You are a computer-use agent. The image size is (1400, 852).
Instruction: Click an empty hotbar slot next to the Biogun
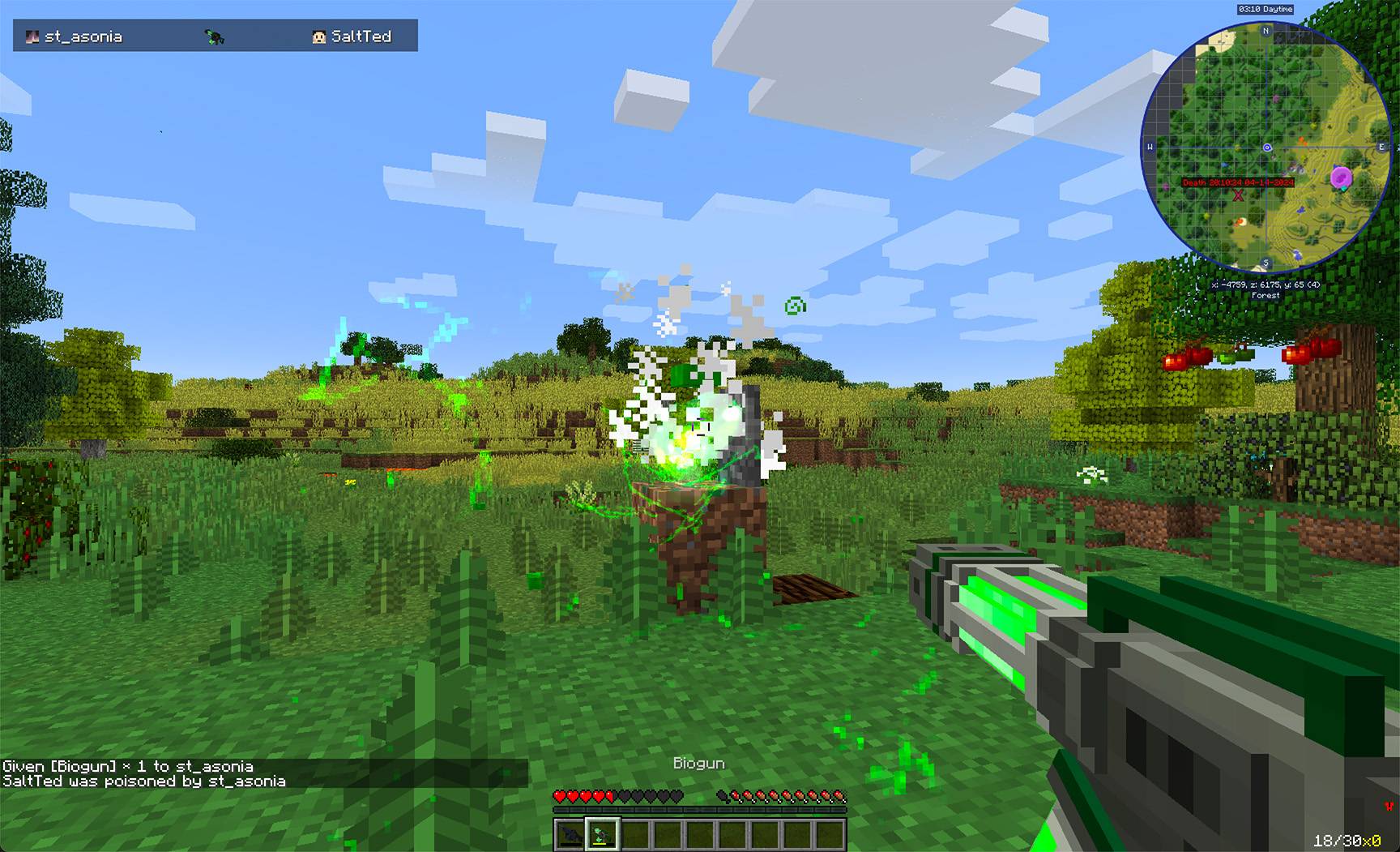click(x=637, y=833)
